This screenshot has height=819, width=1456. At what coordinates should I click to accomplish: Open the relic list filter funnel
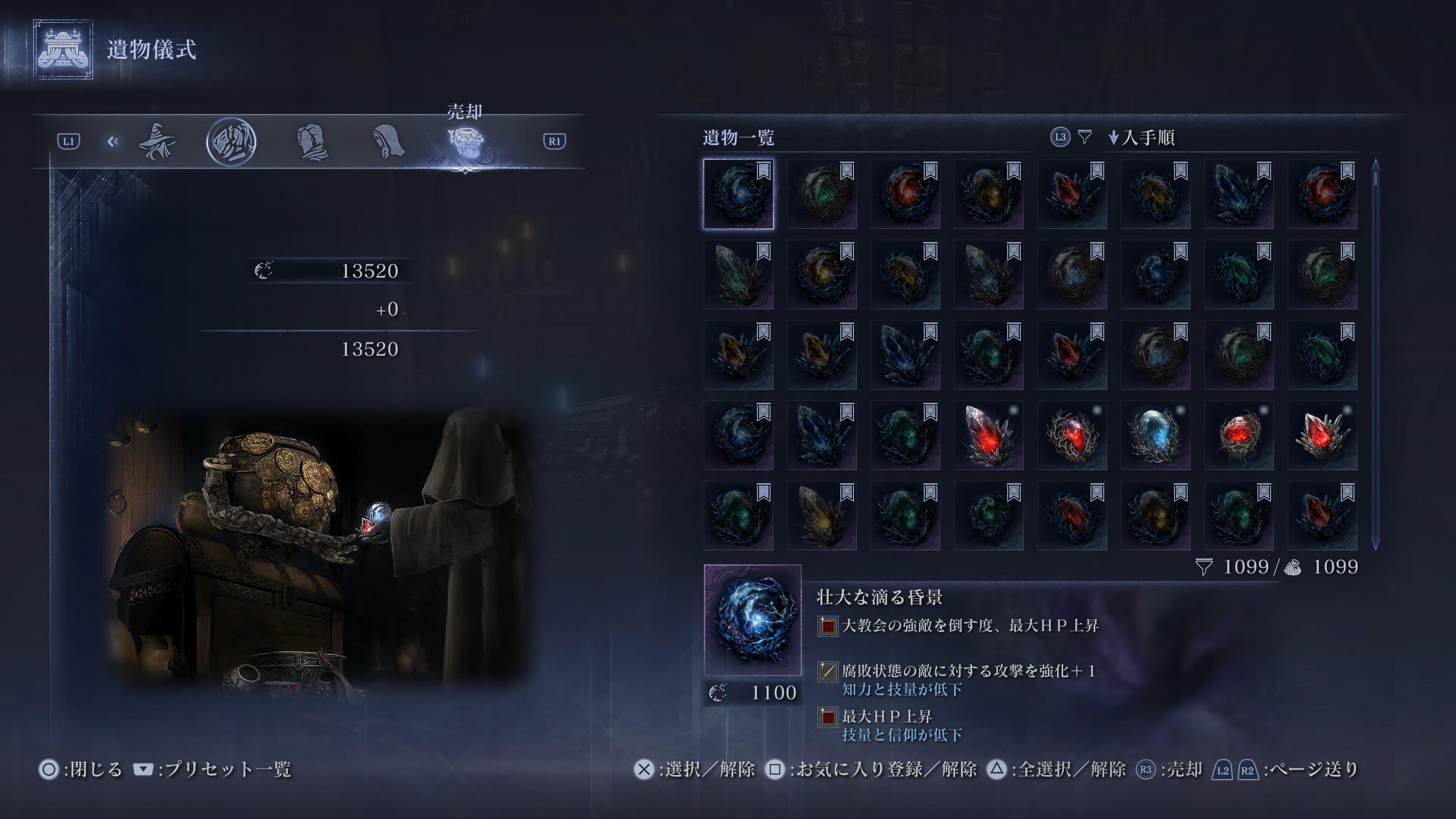pos(1085,137)
